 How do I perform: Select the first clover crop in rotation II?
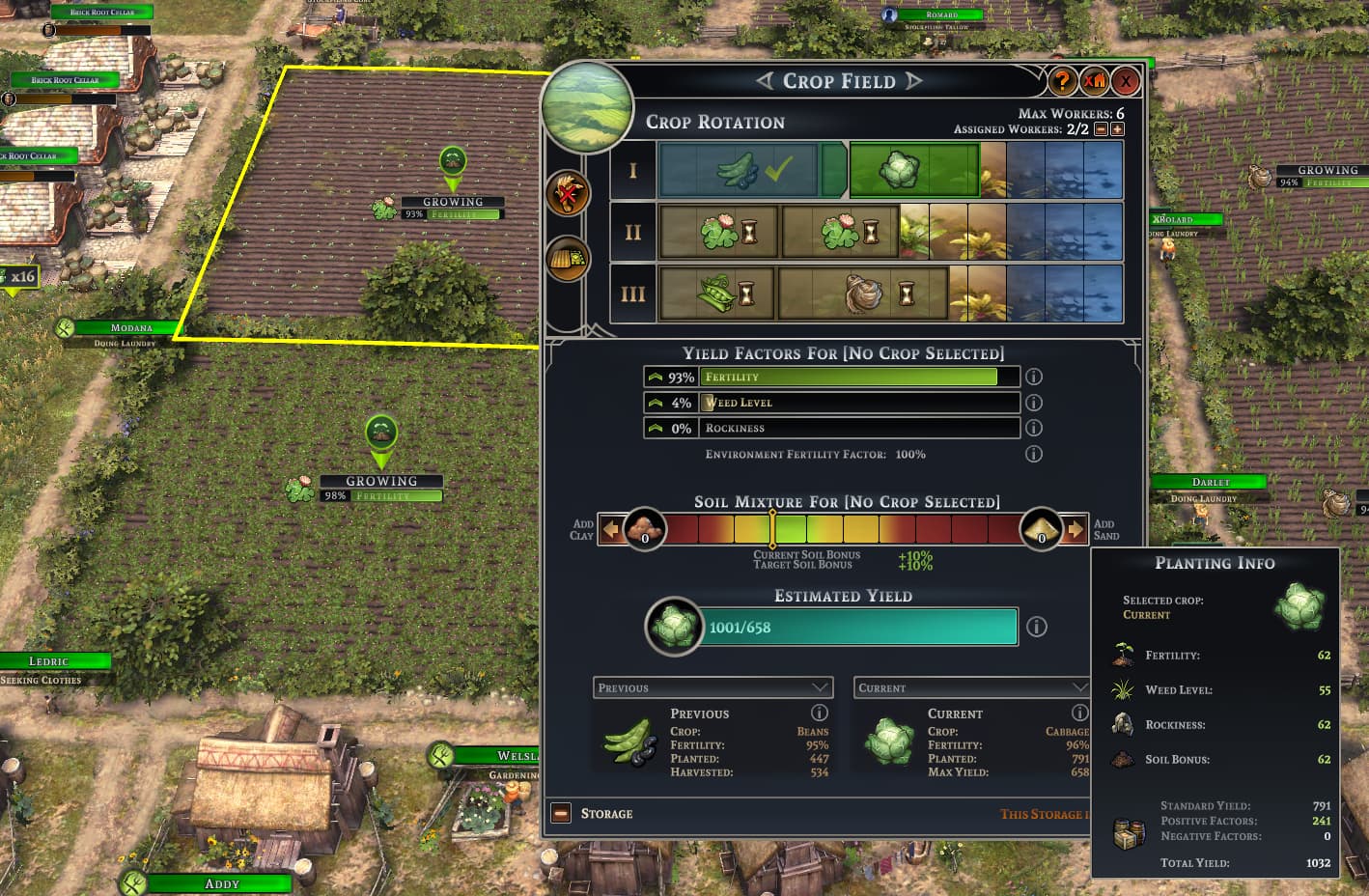718,232
